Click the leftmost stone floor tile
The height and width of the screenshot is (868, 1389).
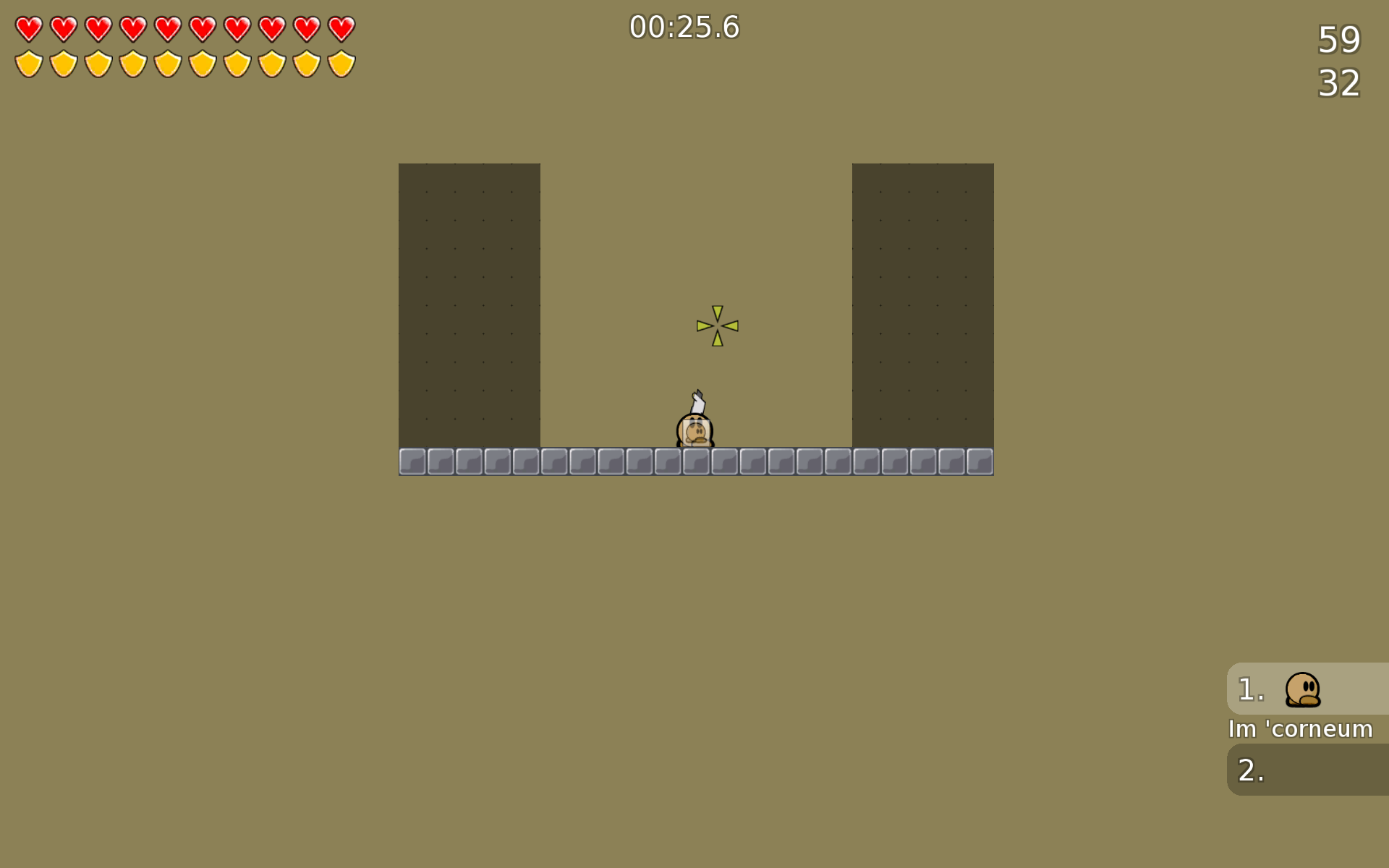(413, 460)
